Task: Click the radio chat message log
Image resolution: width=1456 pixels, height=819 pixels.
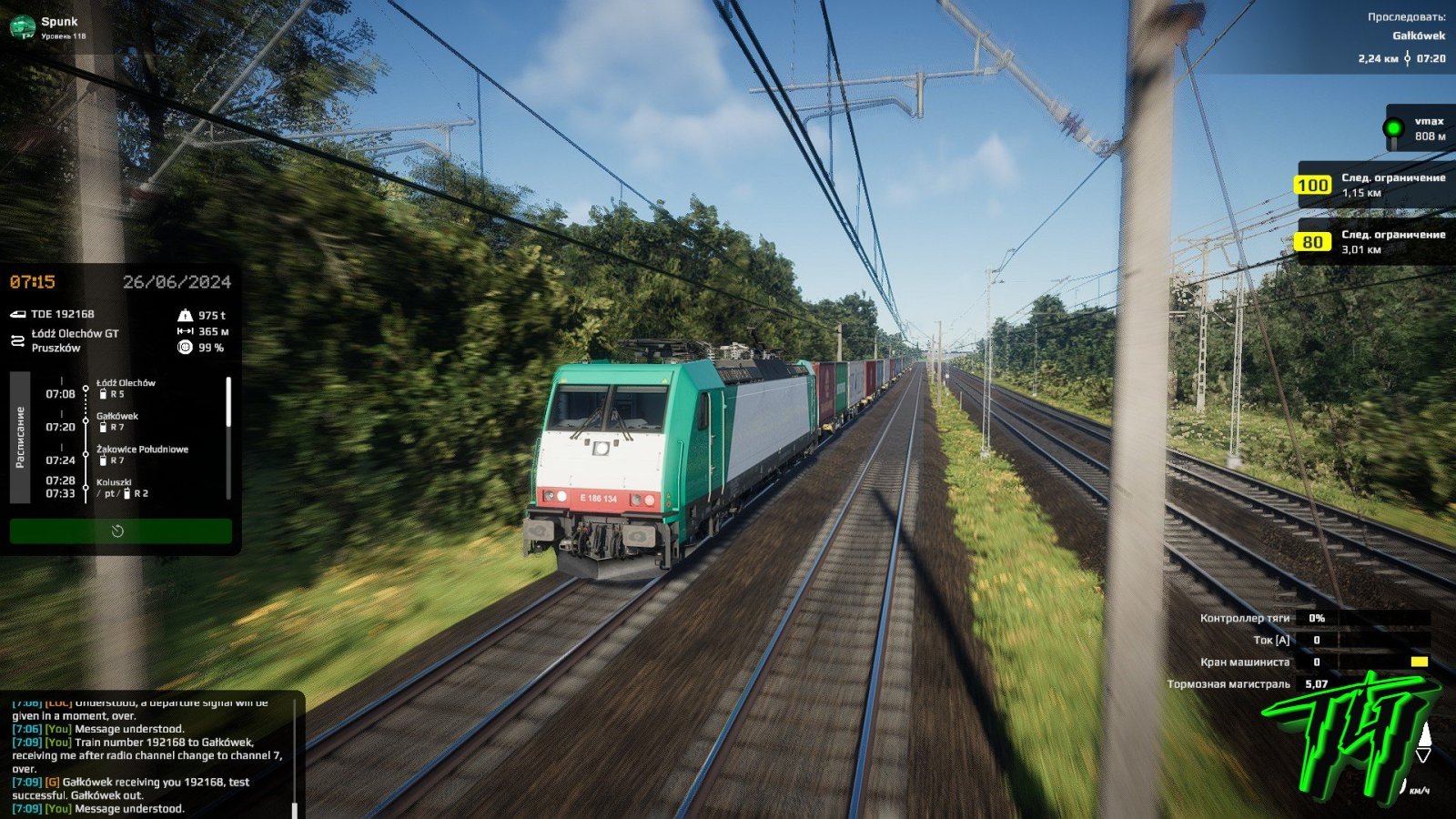Action: 146,755
